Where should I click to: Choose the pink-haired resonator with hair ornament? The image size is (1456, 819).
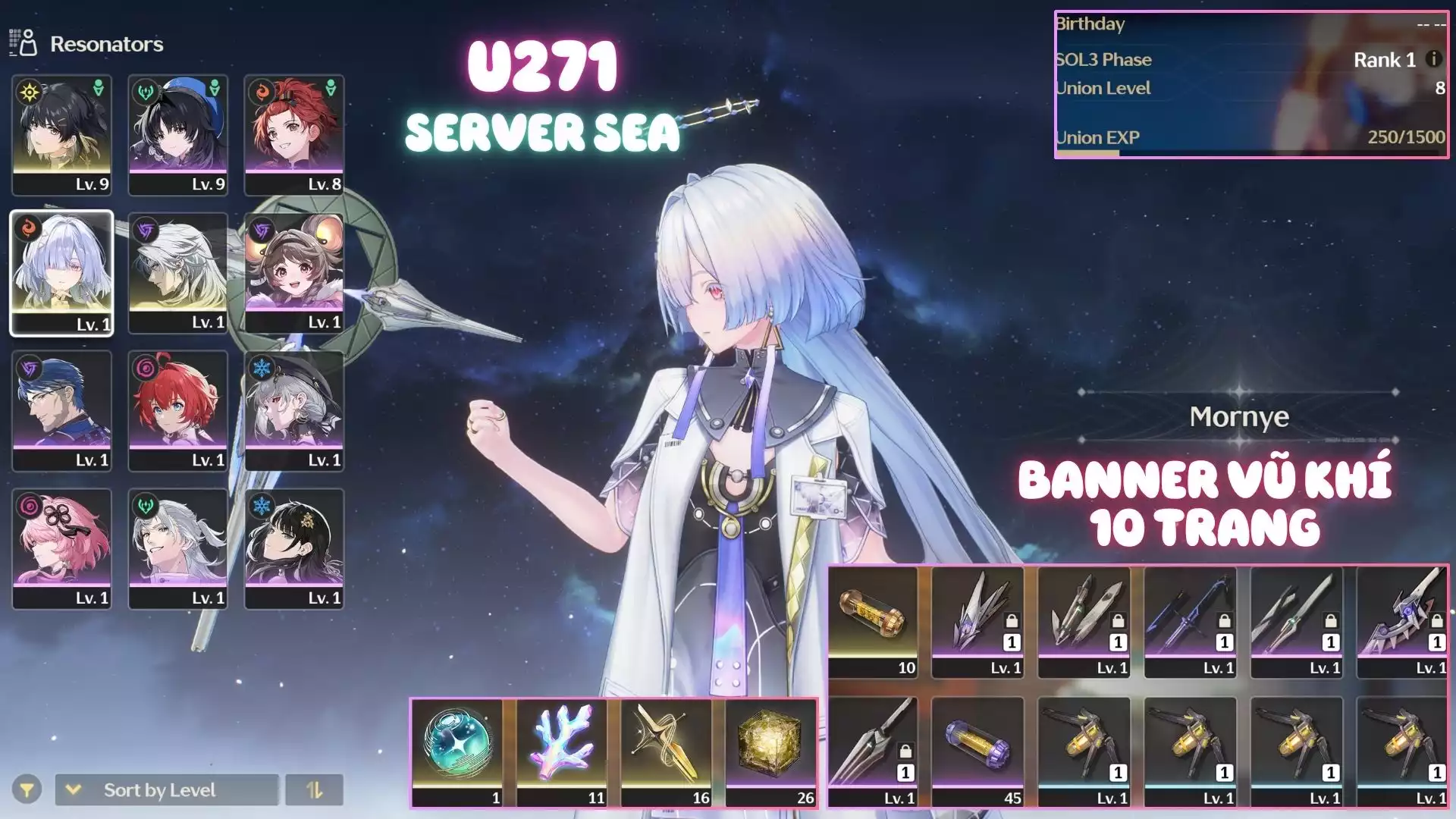[62, 548]
